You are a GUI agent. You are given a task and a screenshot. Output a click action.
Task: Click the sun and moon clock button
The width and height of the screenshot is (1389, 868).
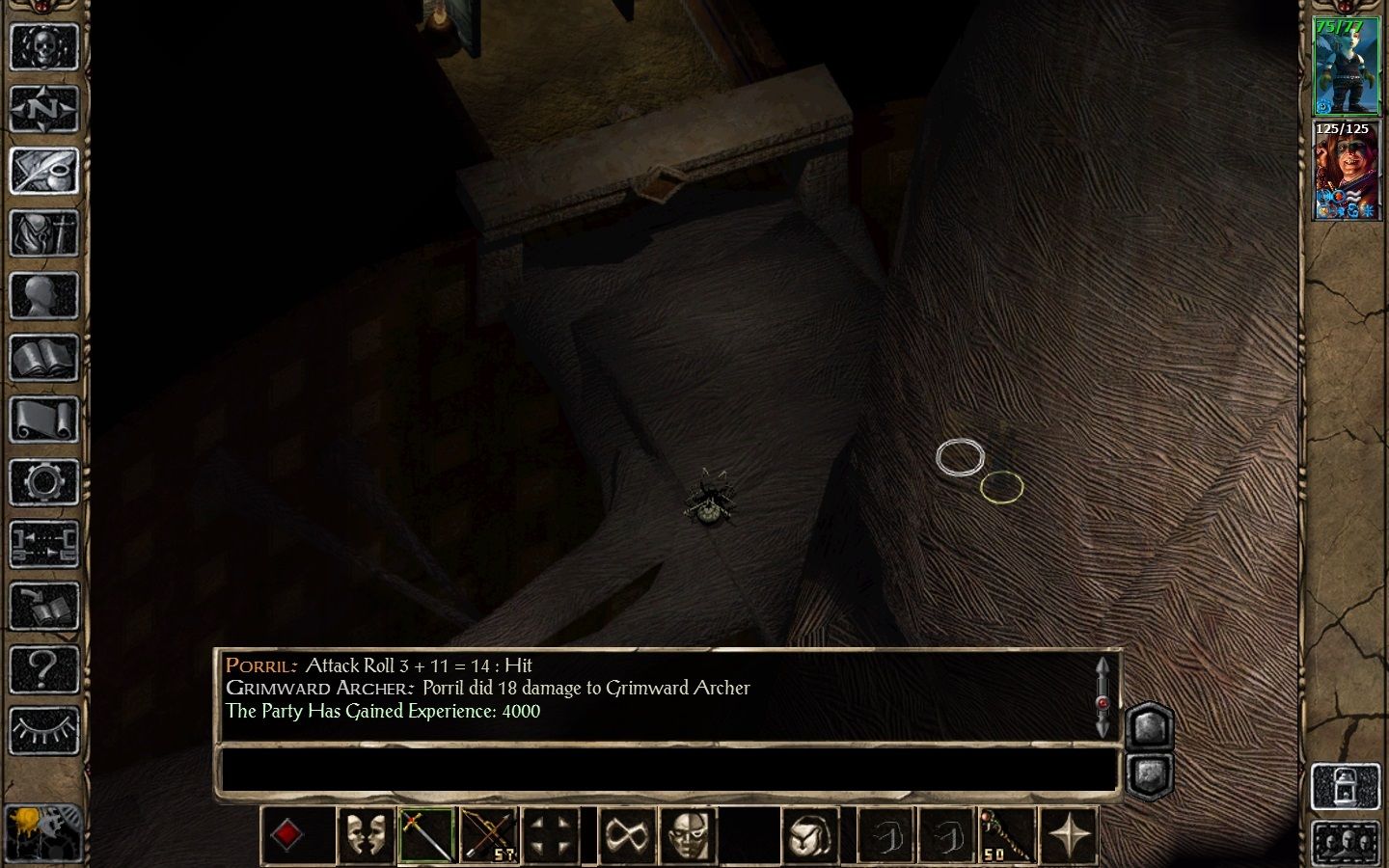point(43,831)
